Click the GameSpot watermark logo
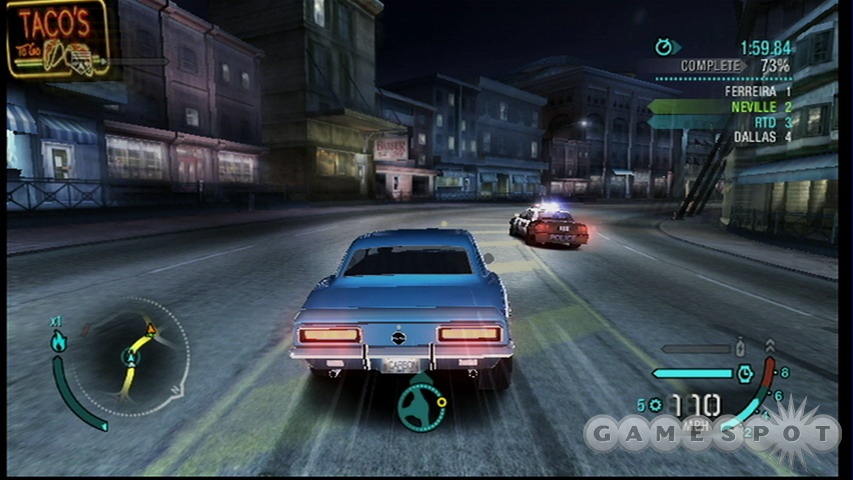The height and width of the screenshot is (480, 853). (x=712, y=433)
